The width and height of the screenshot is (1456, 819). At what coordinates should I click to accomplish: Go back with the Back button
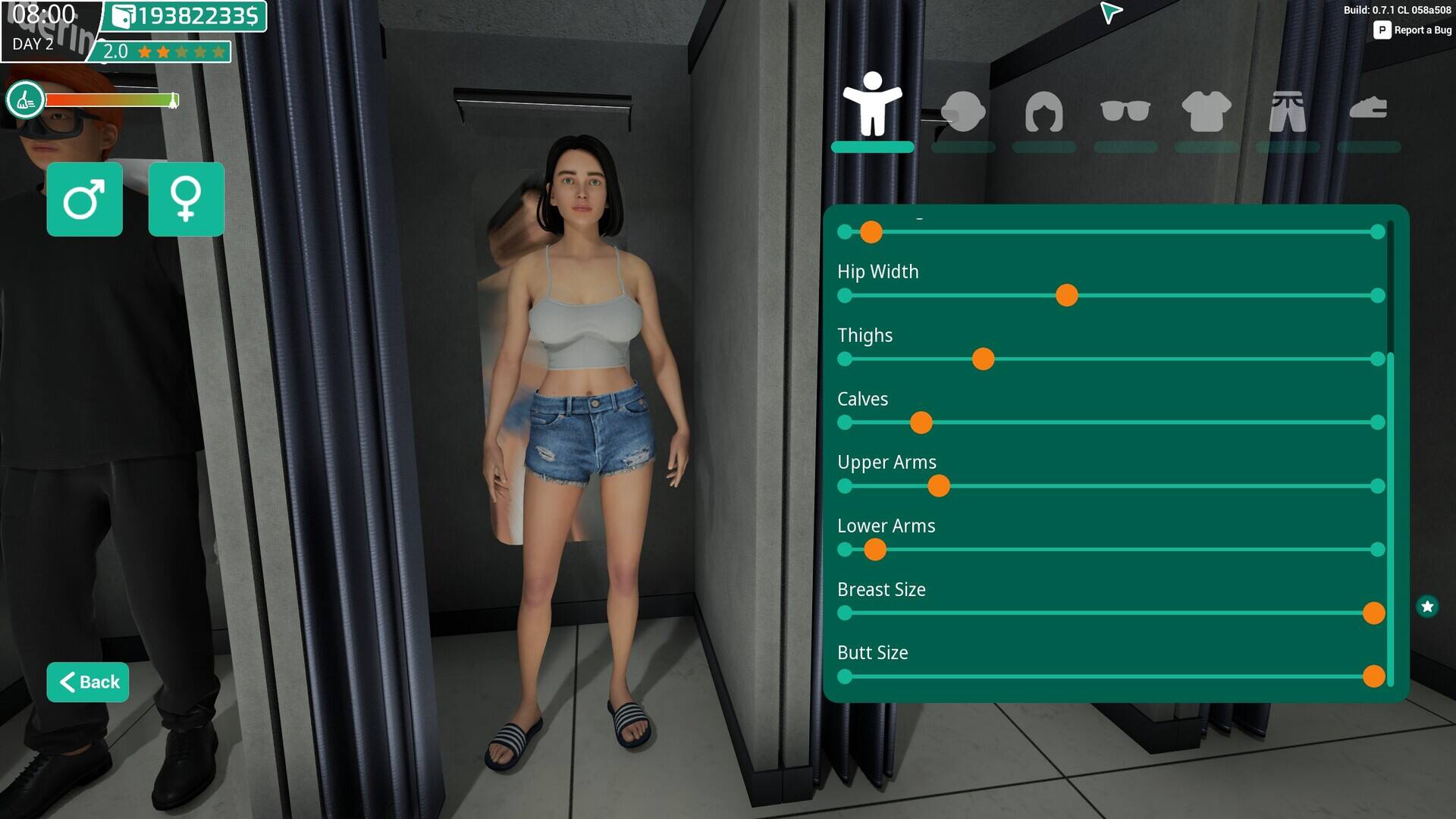[88, 682]
